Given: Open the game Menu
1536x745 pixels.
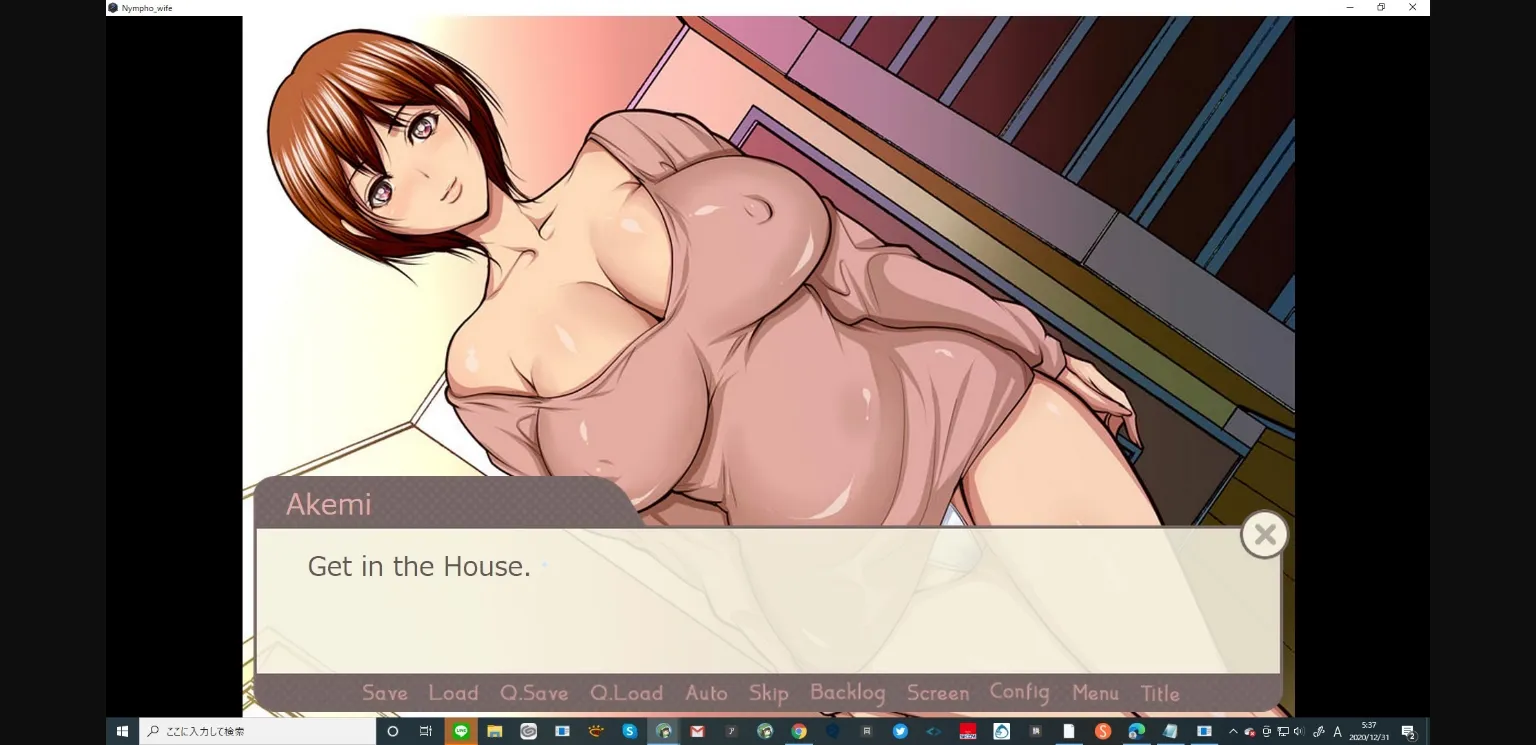Looking at the screenshot, I should coord(1095,693).
